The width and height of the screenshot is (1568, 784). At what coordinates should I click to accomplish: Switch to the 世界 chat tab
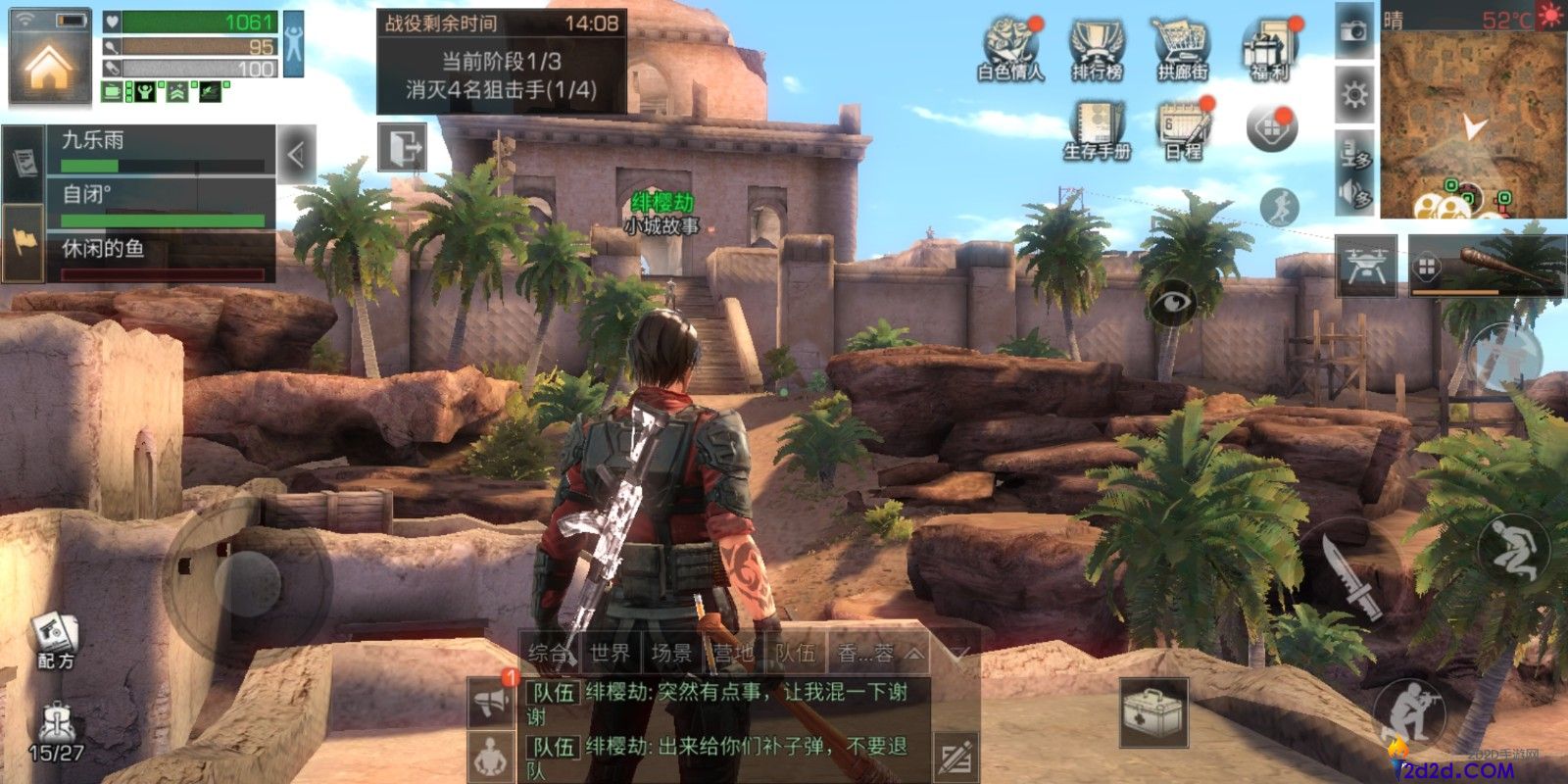tap(610, 653)
